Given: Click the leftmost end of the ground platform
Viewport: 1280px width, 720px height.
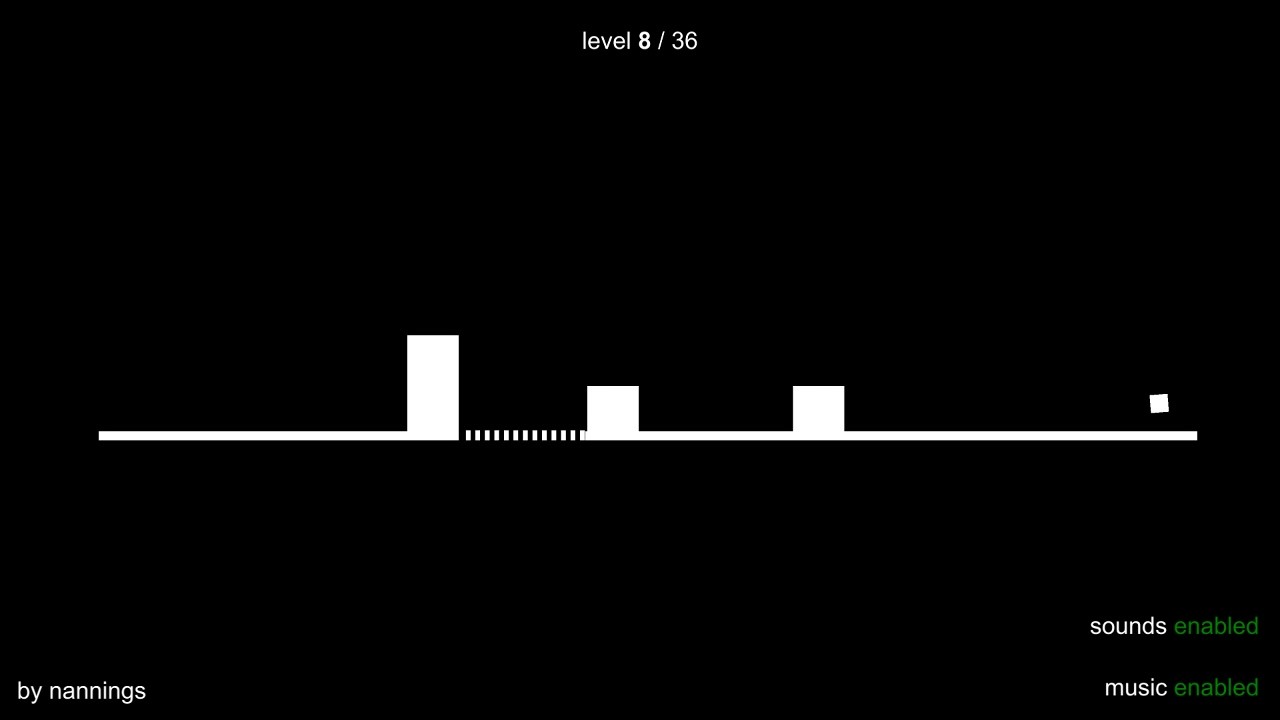Looking at the screenshot, I should (x=102, y=435).
